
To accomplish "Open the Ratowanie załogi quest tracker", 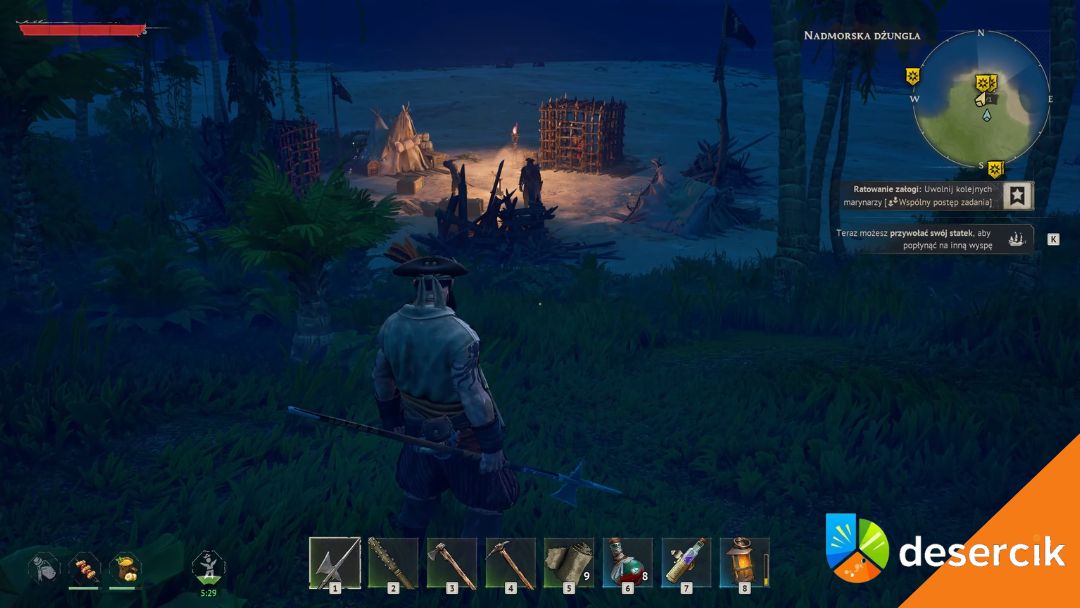I will [920, 195].
